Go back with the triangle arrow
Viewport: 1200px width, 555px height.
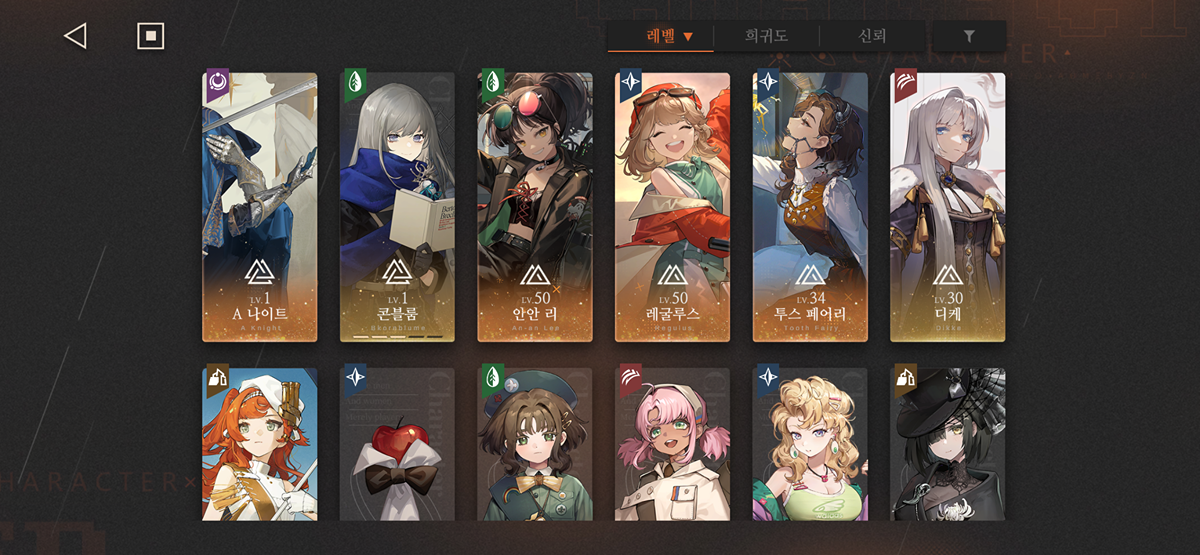click(75, 36)
